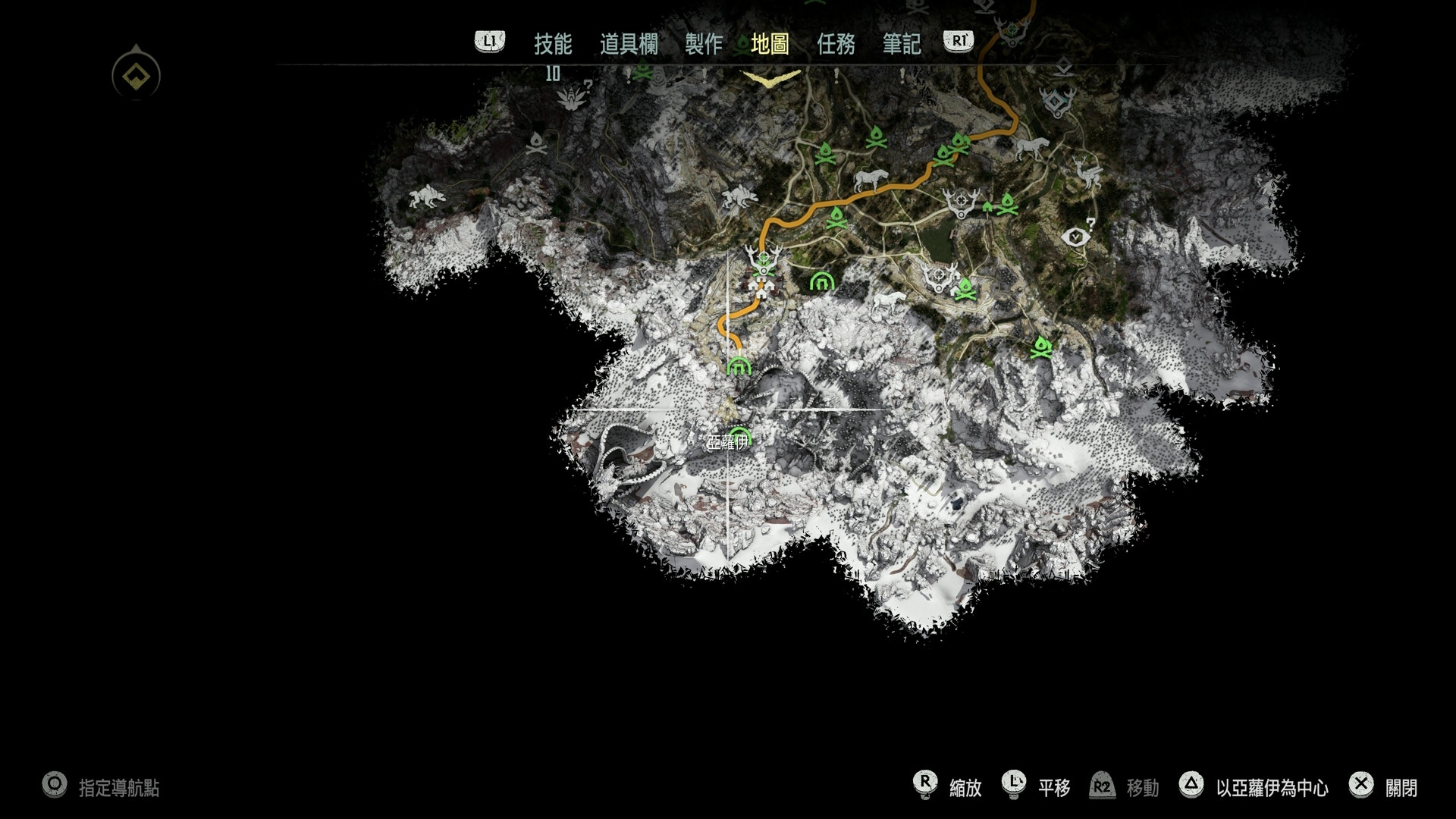Image resolution: width=1456 pixels, height=819 pixels.
Task: Show the 筆記 (Notebook) tab
Action: tap(901, 44)
